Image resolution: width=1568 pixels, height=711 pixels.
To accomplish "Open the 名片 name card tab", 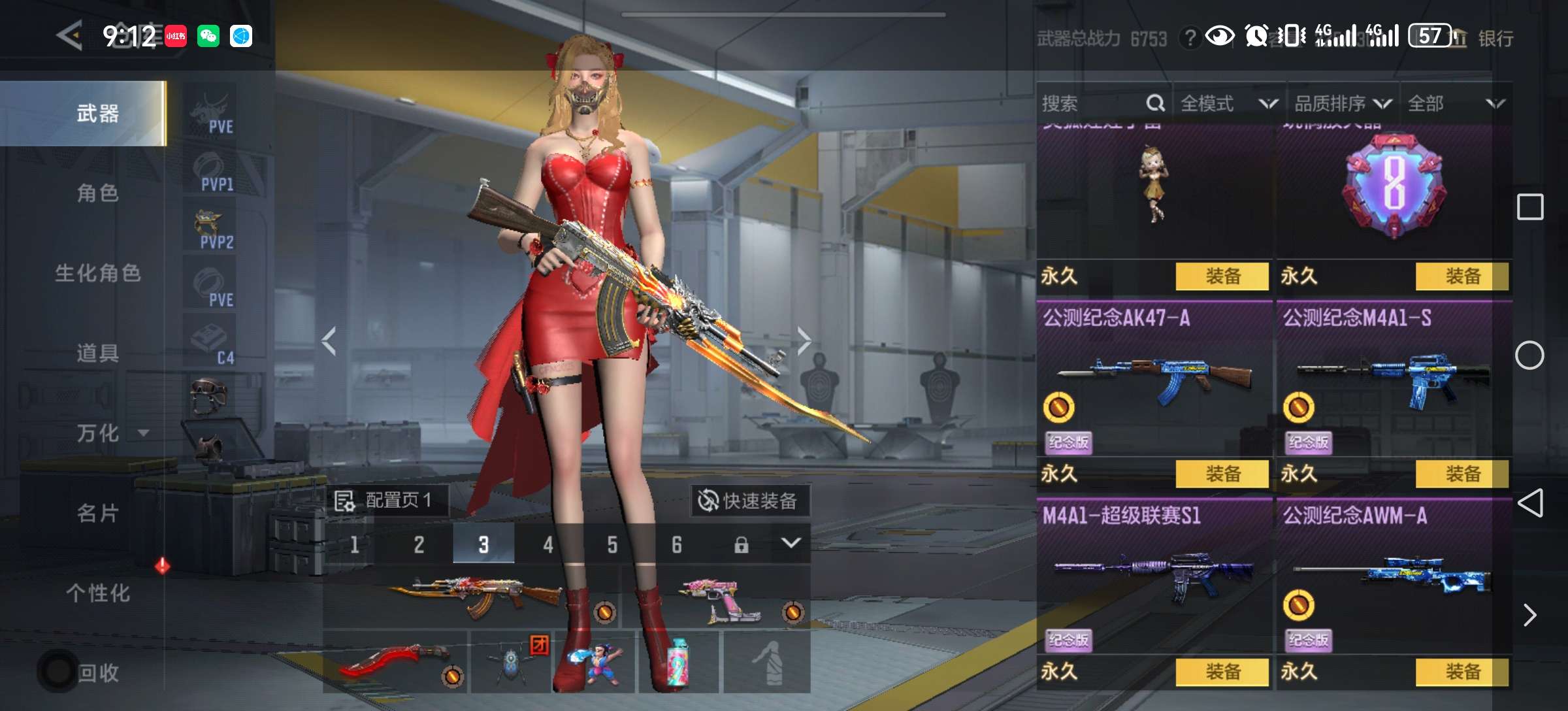I will click(x=98, y=514).
